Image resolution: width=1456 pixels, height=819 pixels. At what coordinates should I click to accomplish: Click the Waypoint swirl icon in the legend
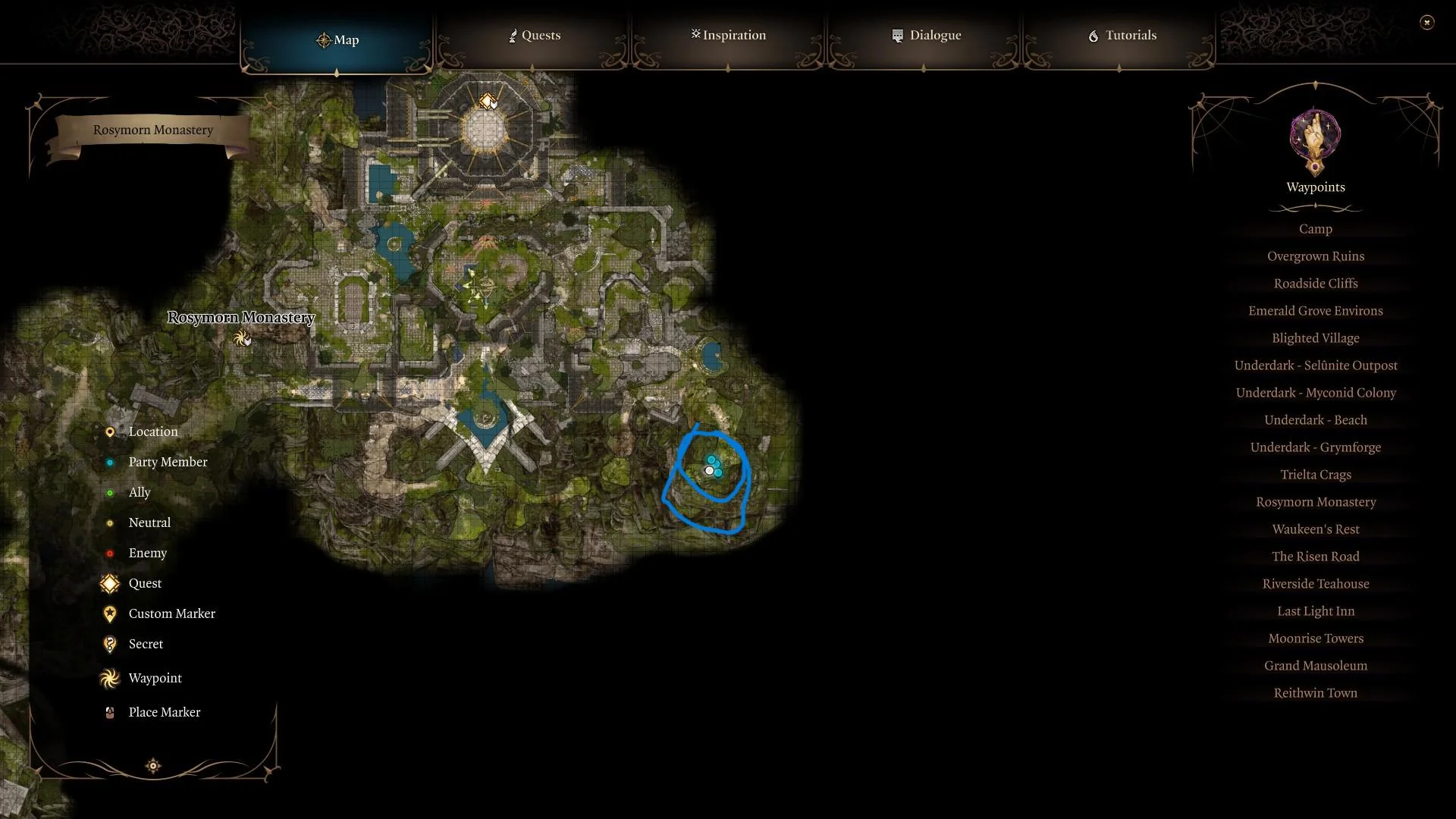(x=110, y=678)
